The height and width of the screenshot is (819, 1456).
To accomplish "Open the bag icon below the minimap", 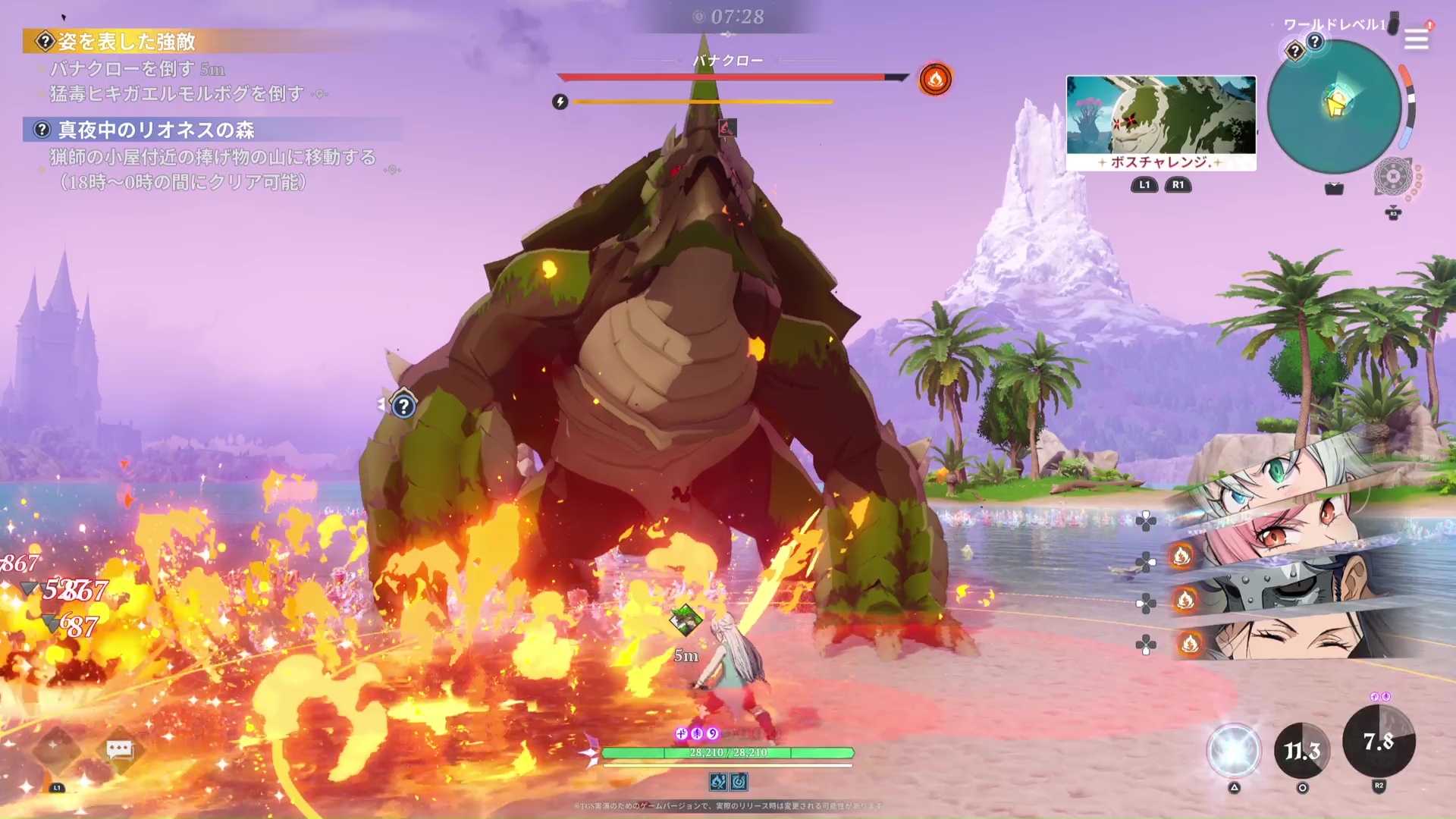I will [1334, 189].
